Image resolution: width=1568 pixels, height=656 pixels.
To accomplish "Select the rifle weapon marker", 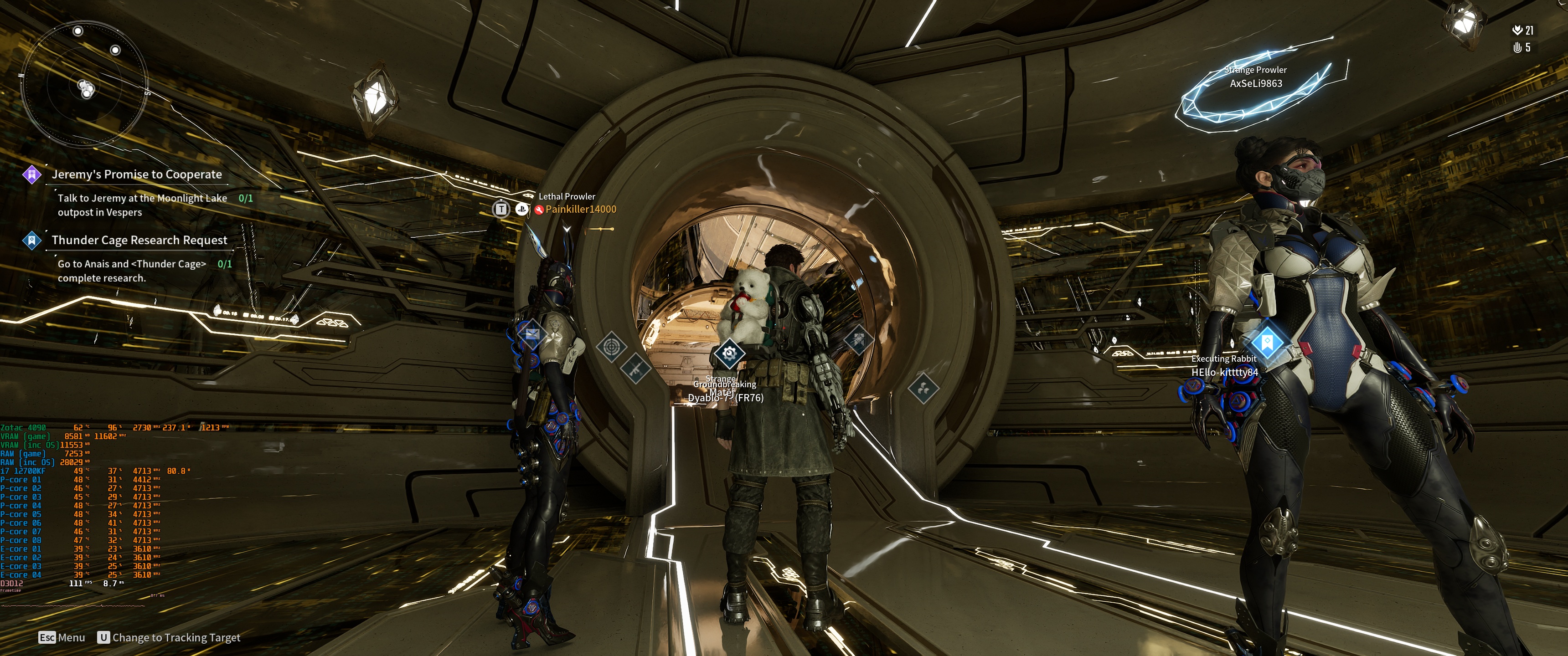I will pos(636,368).
